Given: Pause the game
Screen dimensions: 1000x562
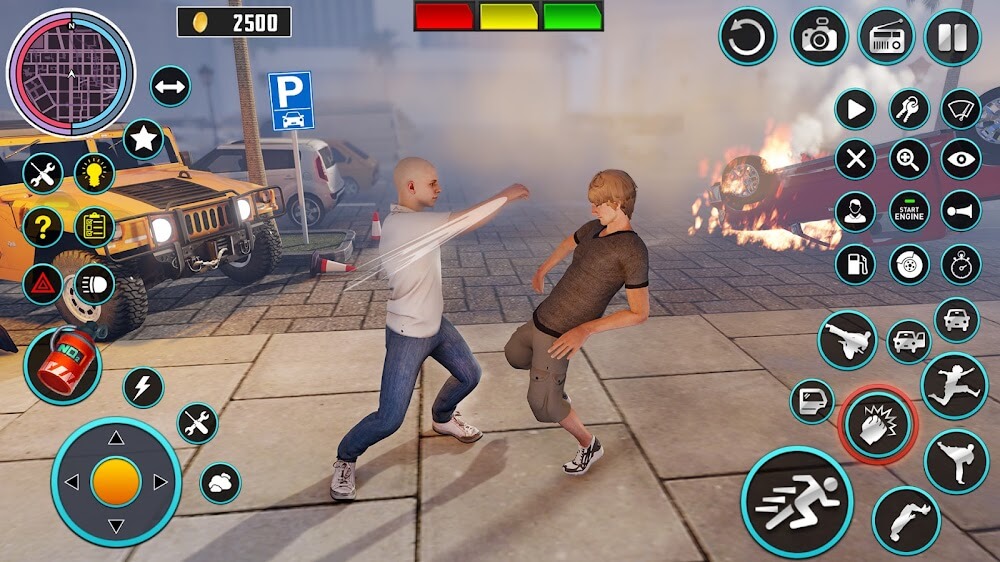Looking at the screenshot, I should pos(951,37).
